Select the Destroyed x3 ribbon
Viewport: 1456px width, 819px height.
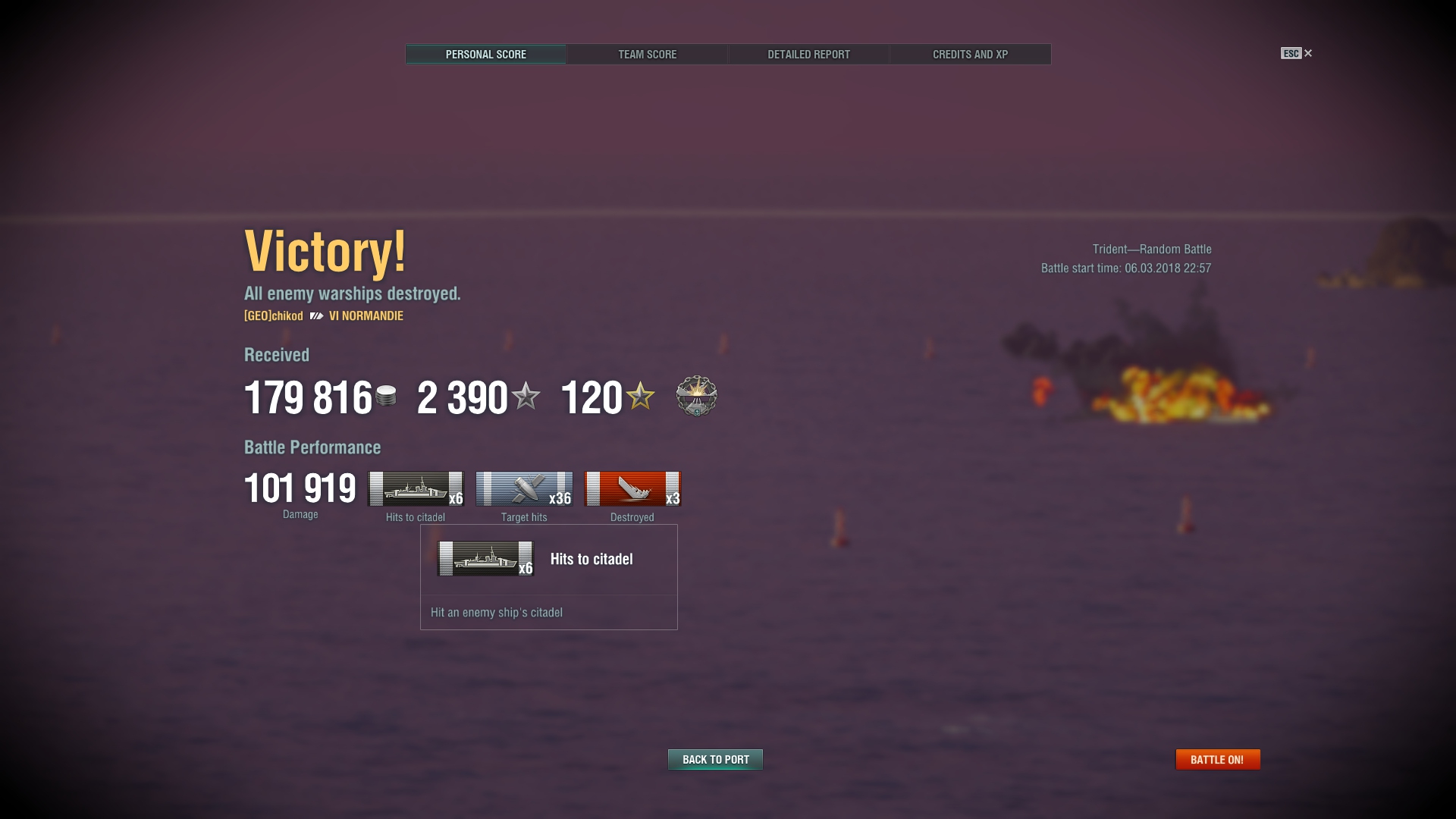[632, 489]
